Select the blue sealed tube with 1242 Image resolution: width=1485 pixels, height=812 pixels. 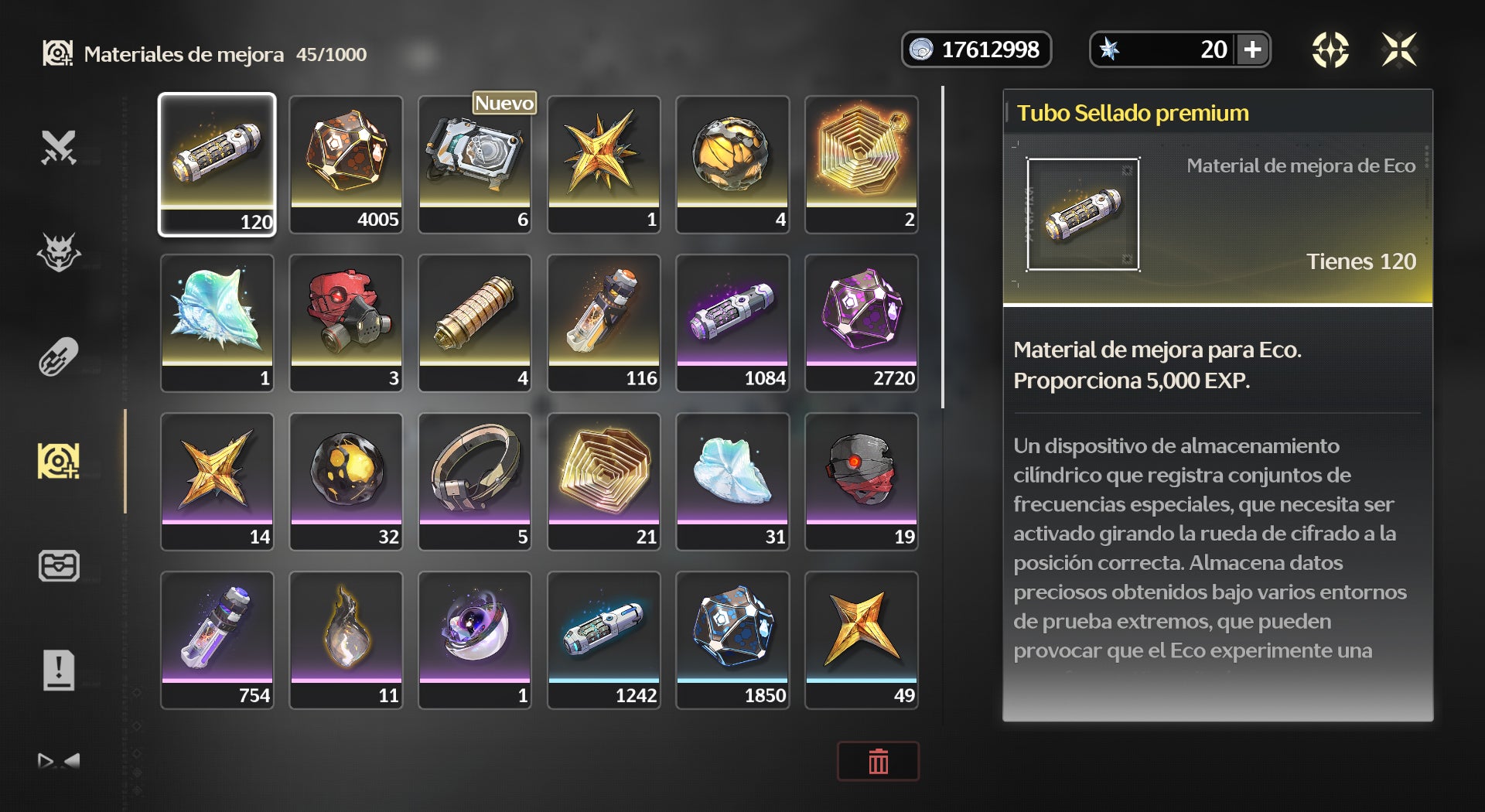(604, 640)
